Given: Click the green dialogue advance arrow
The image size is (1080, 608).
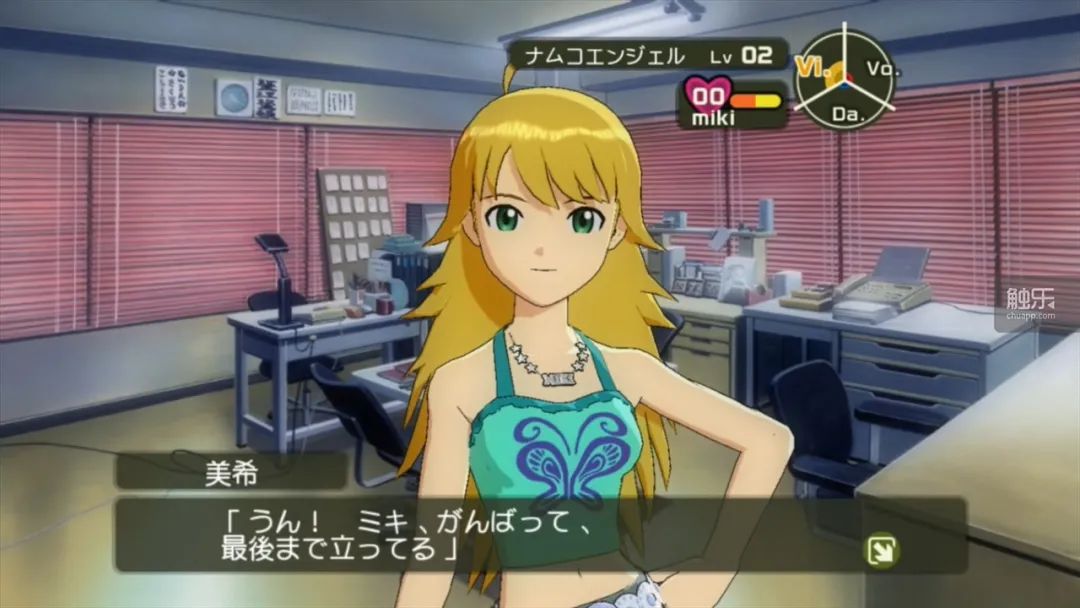Looking at the screenshot, I should (x=882, y=551).
